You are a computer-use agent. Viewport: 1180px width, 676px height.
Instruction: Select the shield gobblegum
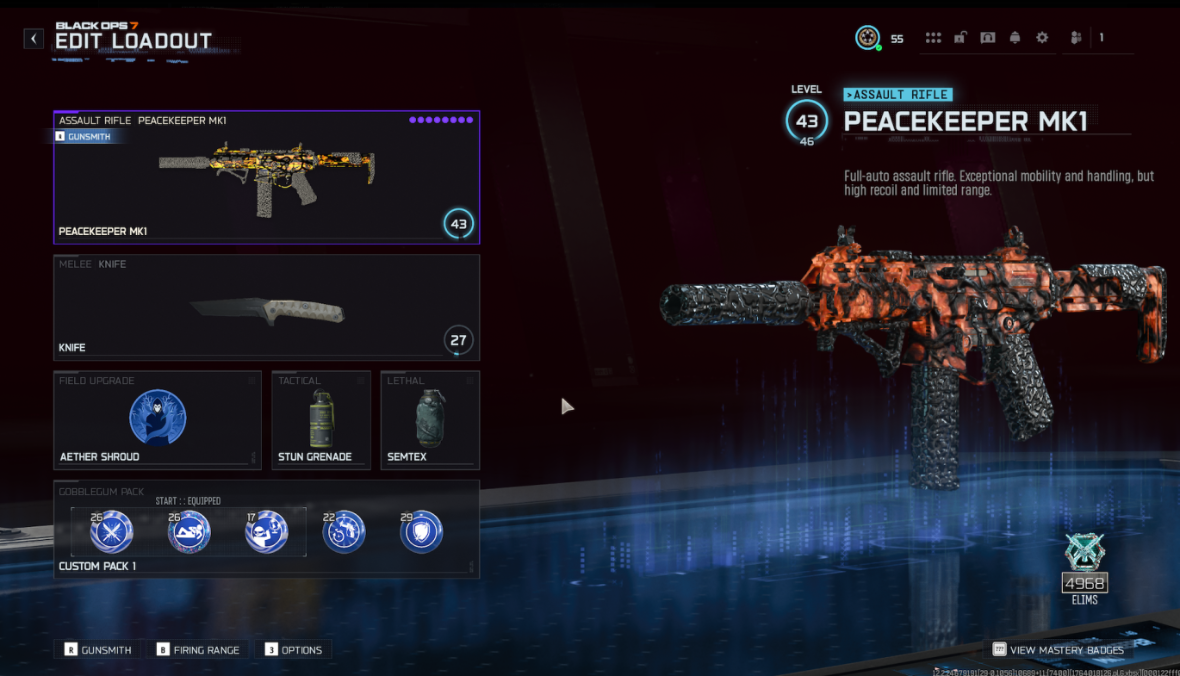[x=421, y=532]
